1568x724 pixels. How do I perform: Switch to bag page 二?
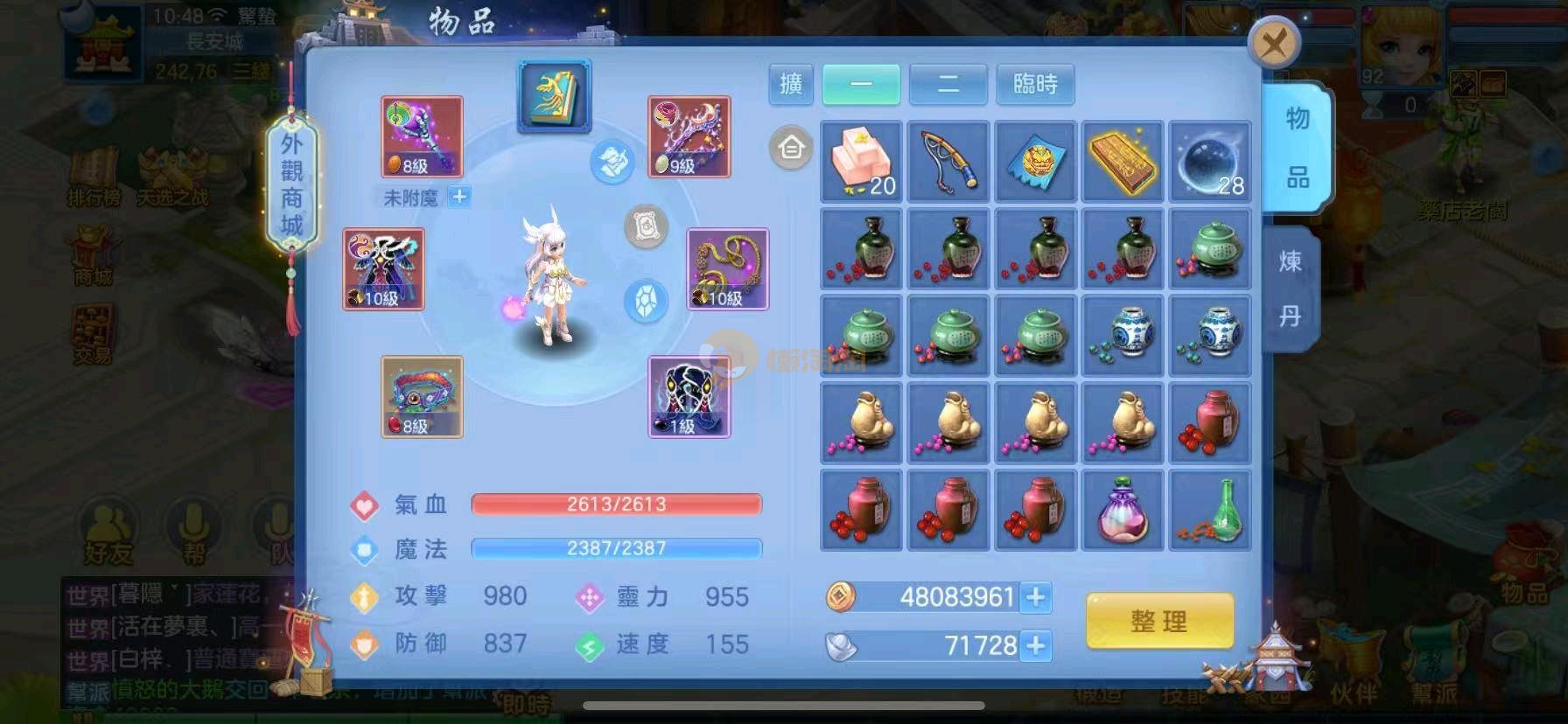[948, 84]
